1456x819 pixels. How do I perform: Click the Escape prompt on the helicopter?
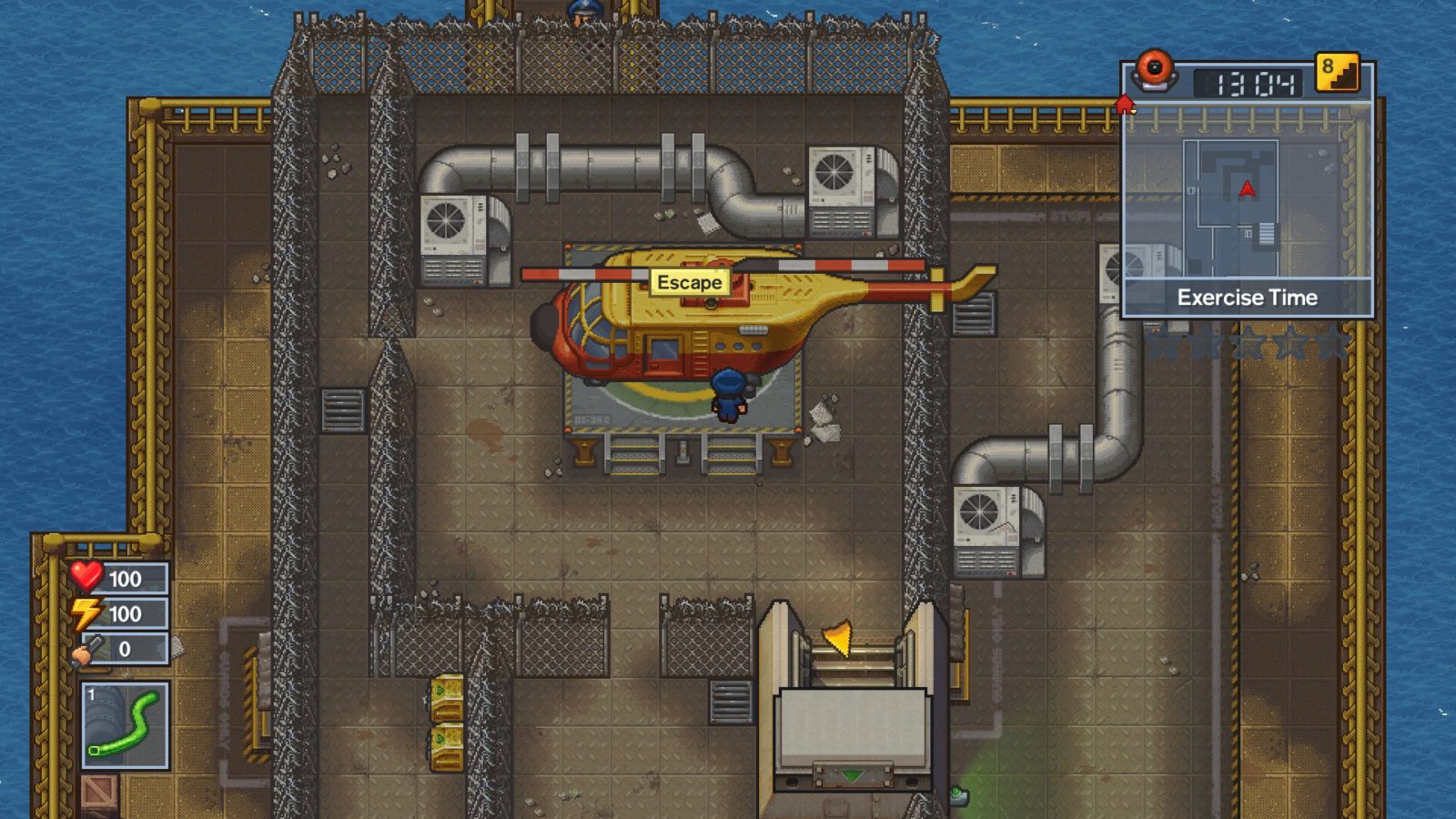[x=690, y=282]
